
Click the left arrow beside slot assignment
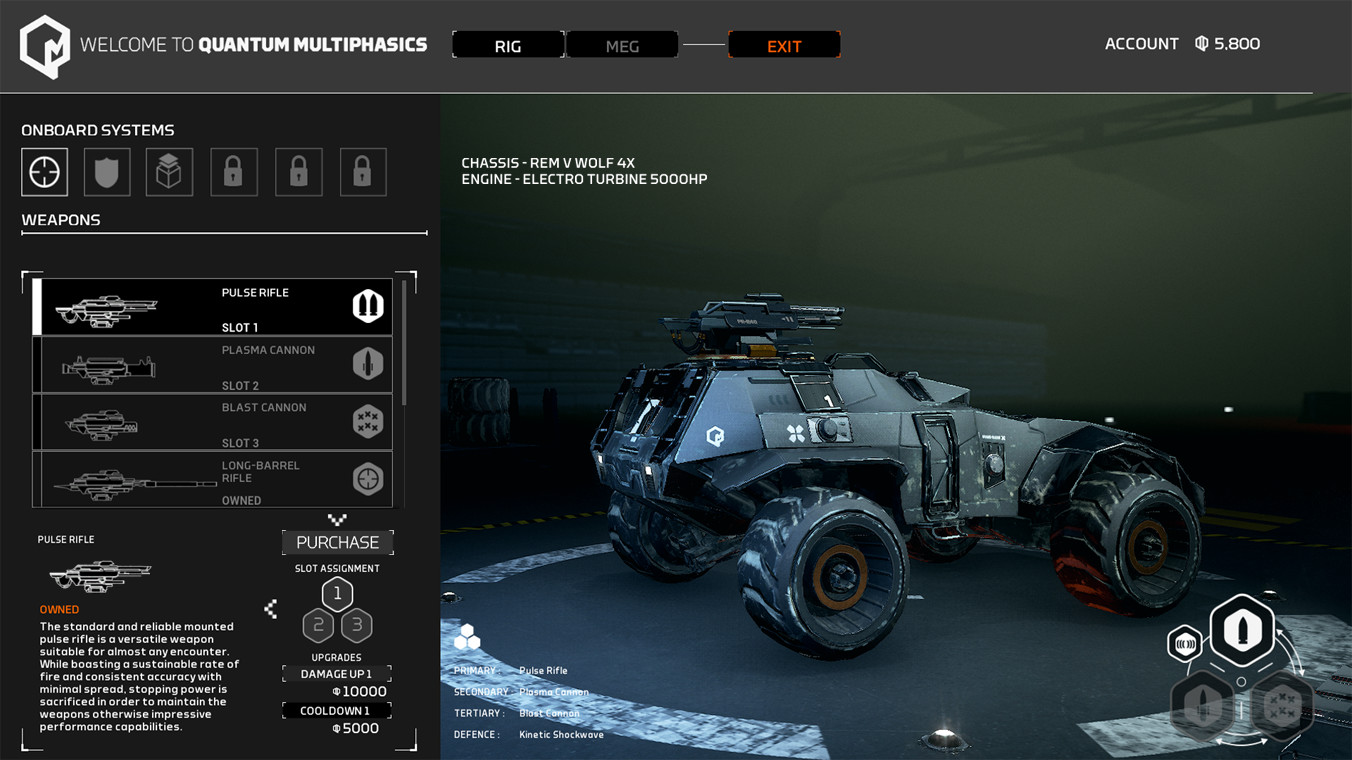click(271, 608)
